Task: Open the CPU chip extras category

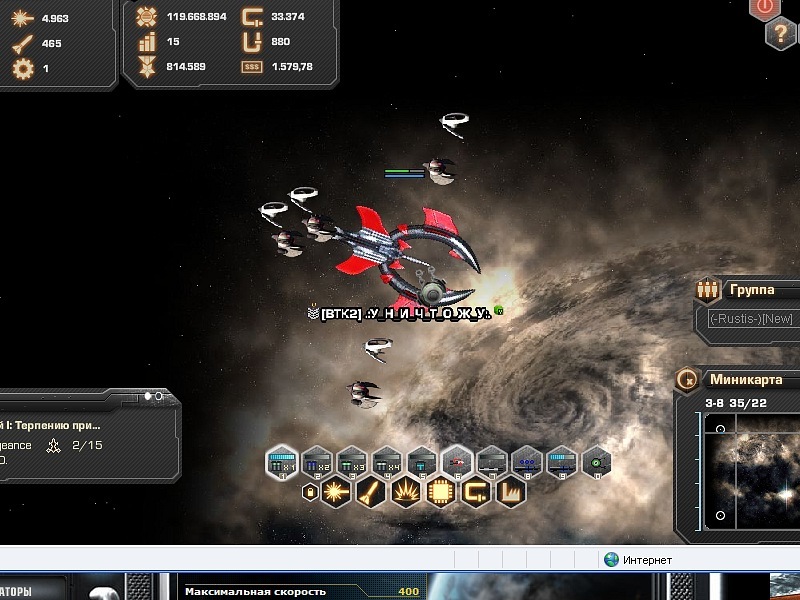Action: (x=440, y=492)
